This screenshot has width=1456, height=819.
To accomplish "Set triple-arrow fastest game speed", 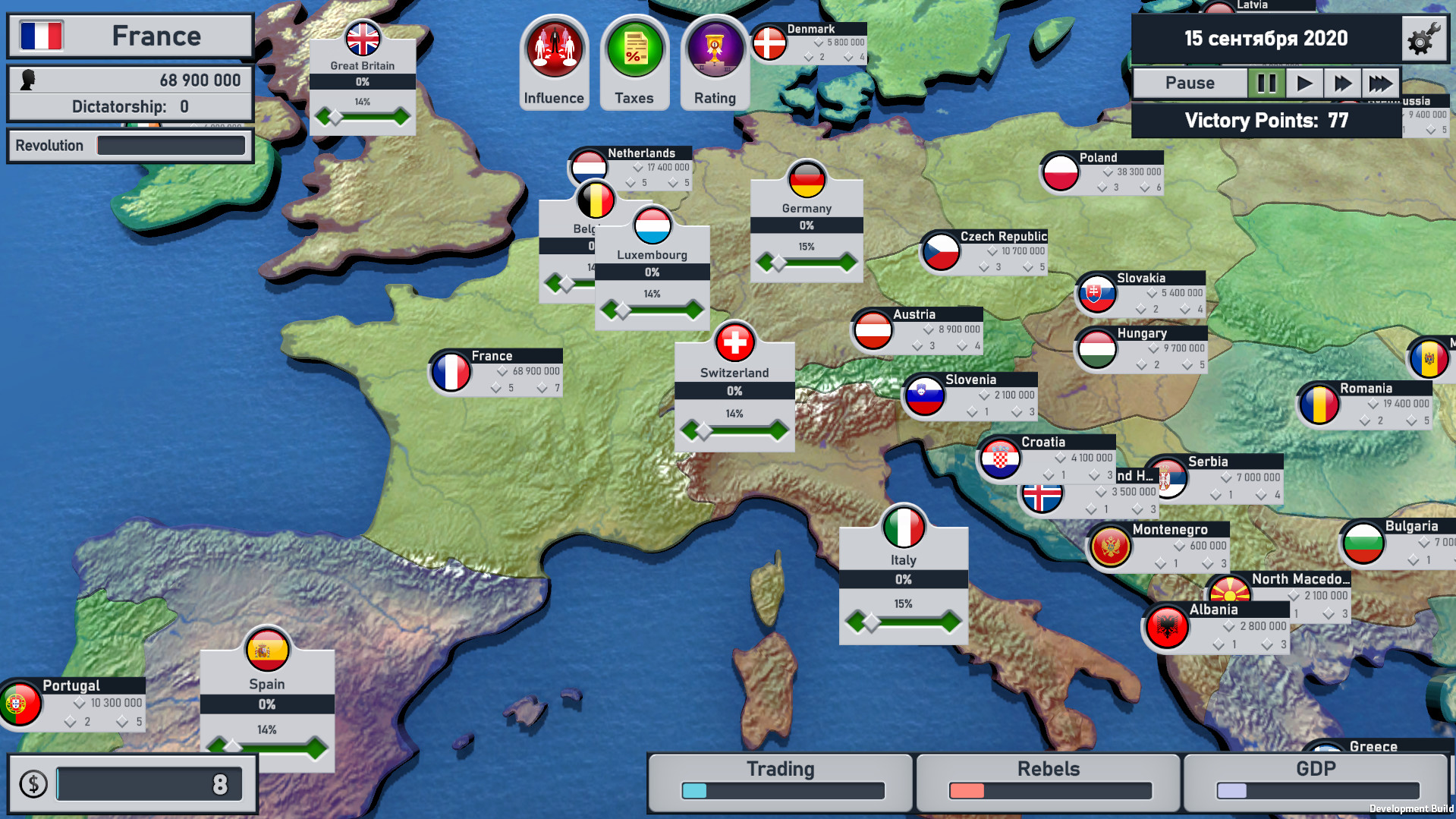I will coord(1380,83).
